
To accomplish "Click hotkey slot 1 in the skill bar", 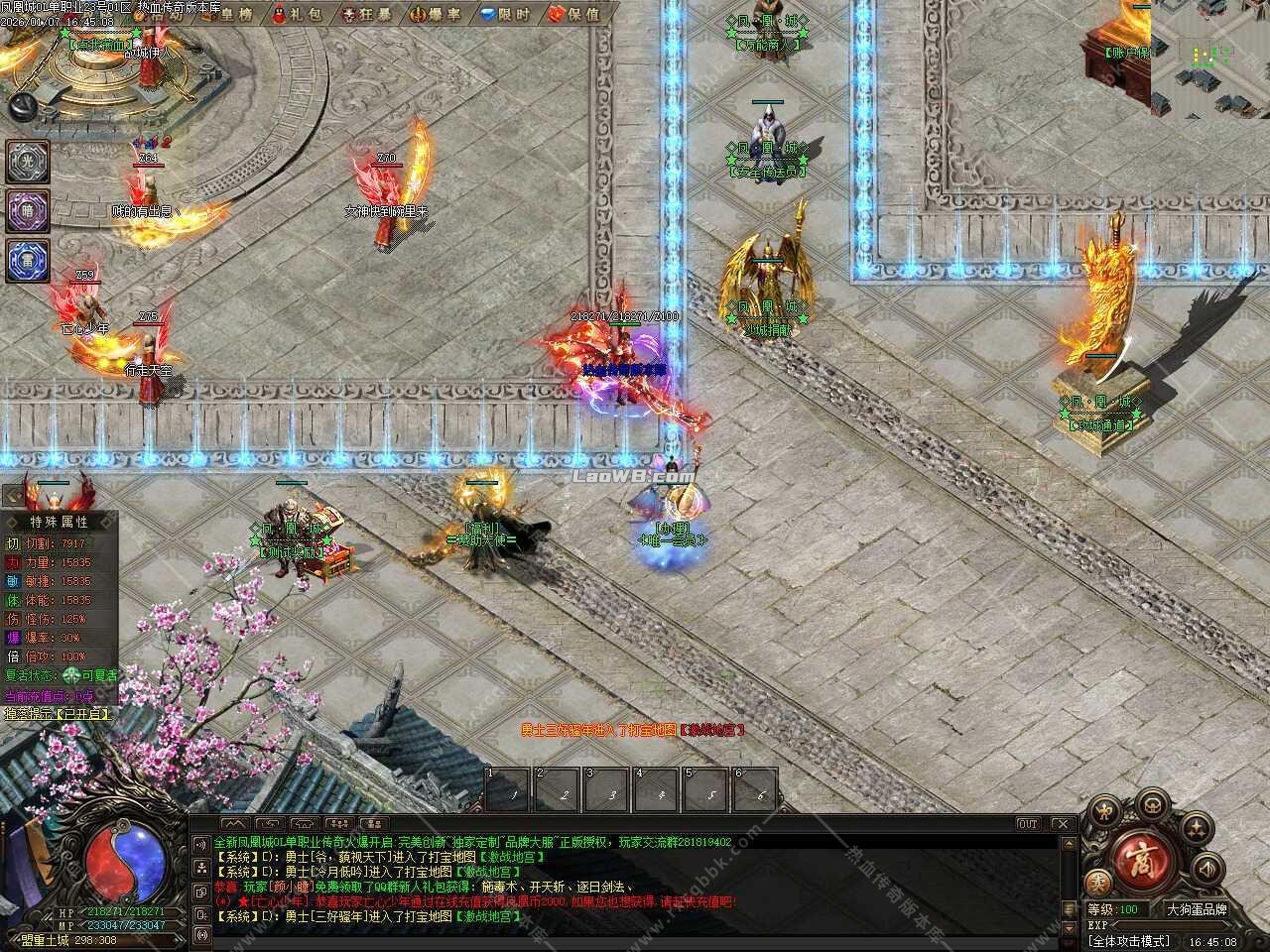I will tap(506, 788).
